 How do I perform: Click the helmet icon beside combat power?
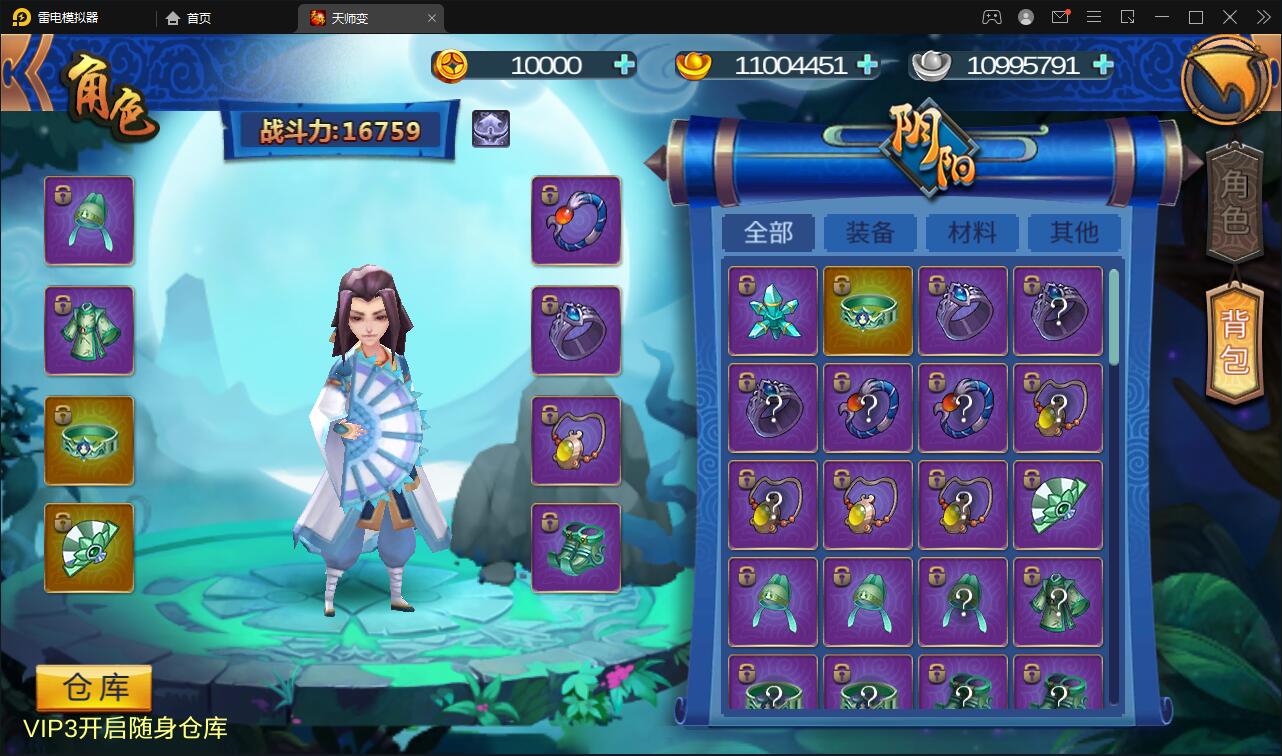(x=491, y=129)
